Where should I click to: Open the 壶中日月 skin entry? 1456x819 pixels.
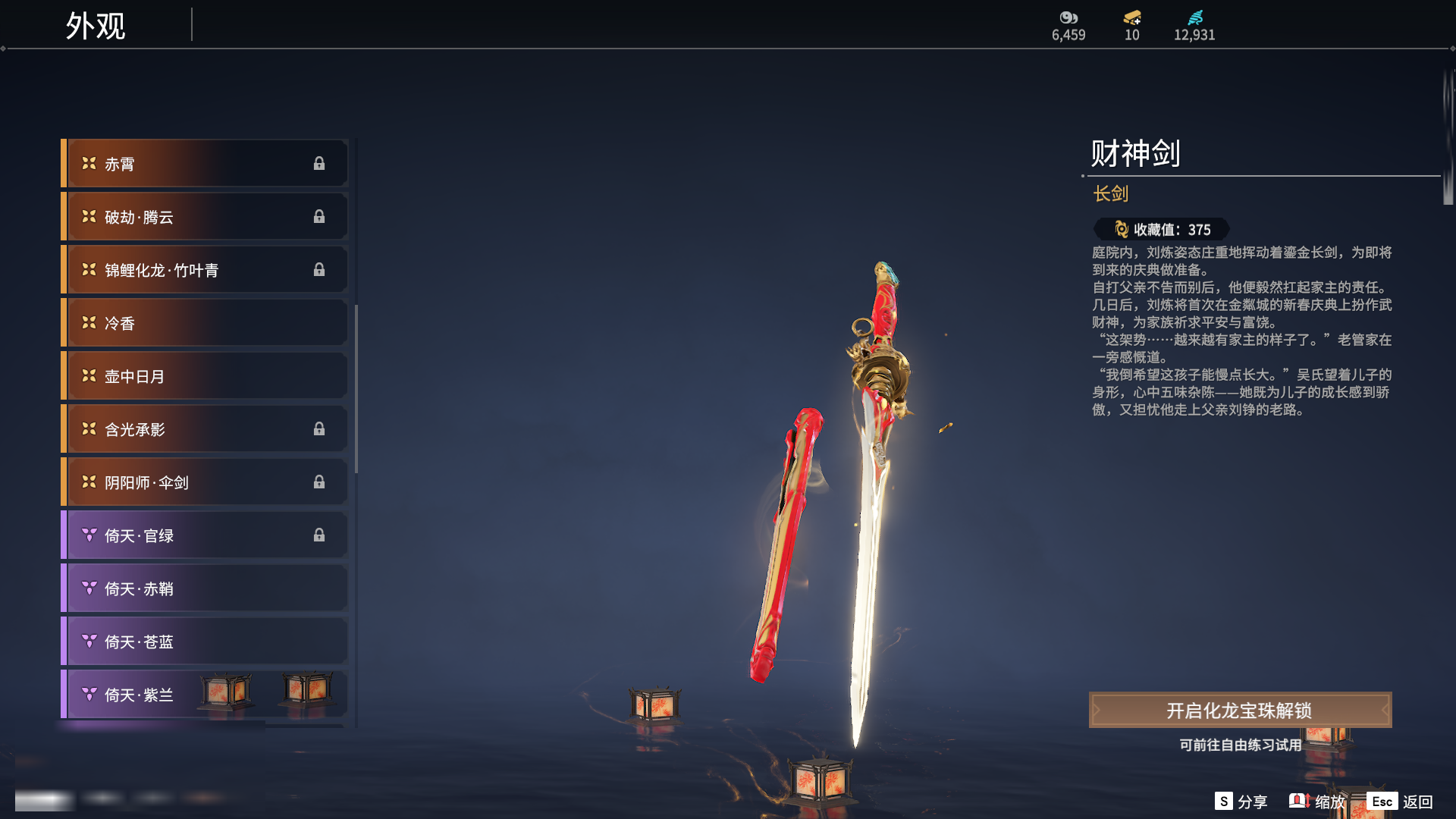pyautogui.click(x=205, y=376)
